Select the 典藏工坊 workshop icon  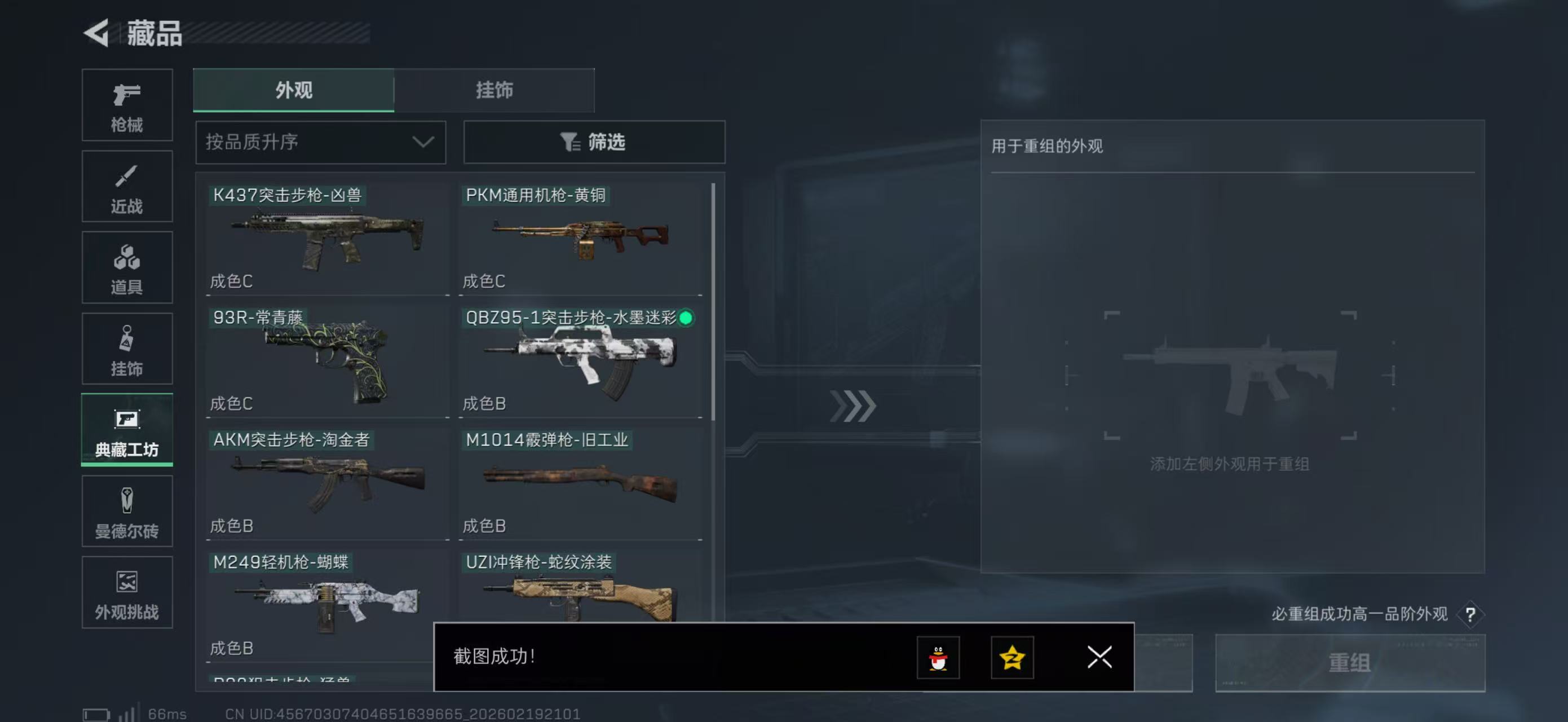click(127, 430)
